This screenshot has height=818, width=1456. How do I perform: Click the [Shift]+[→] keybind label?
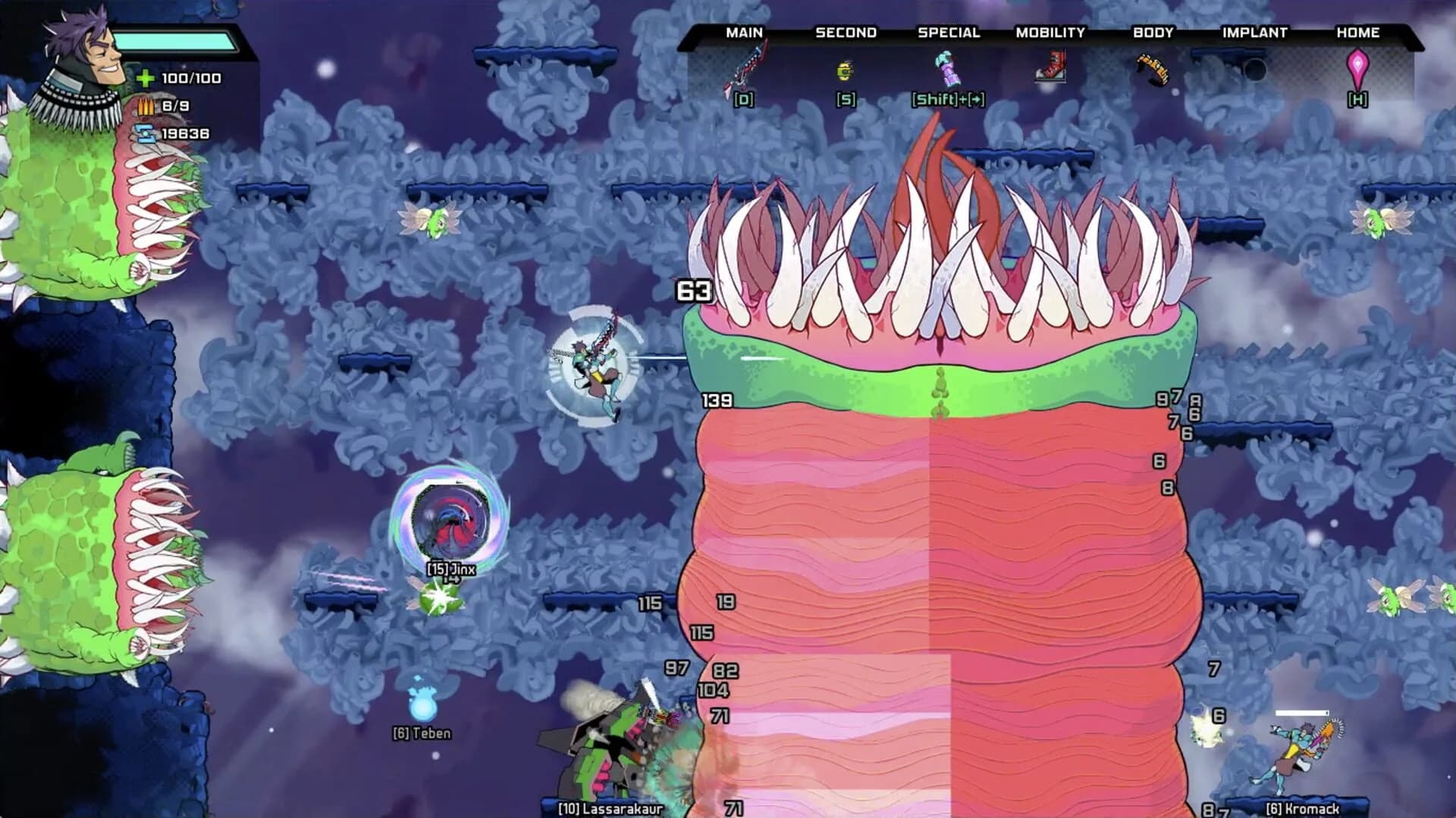tap(948, 99)
